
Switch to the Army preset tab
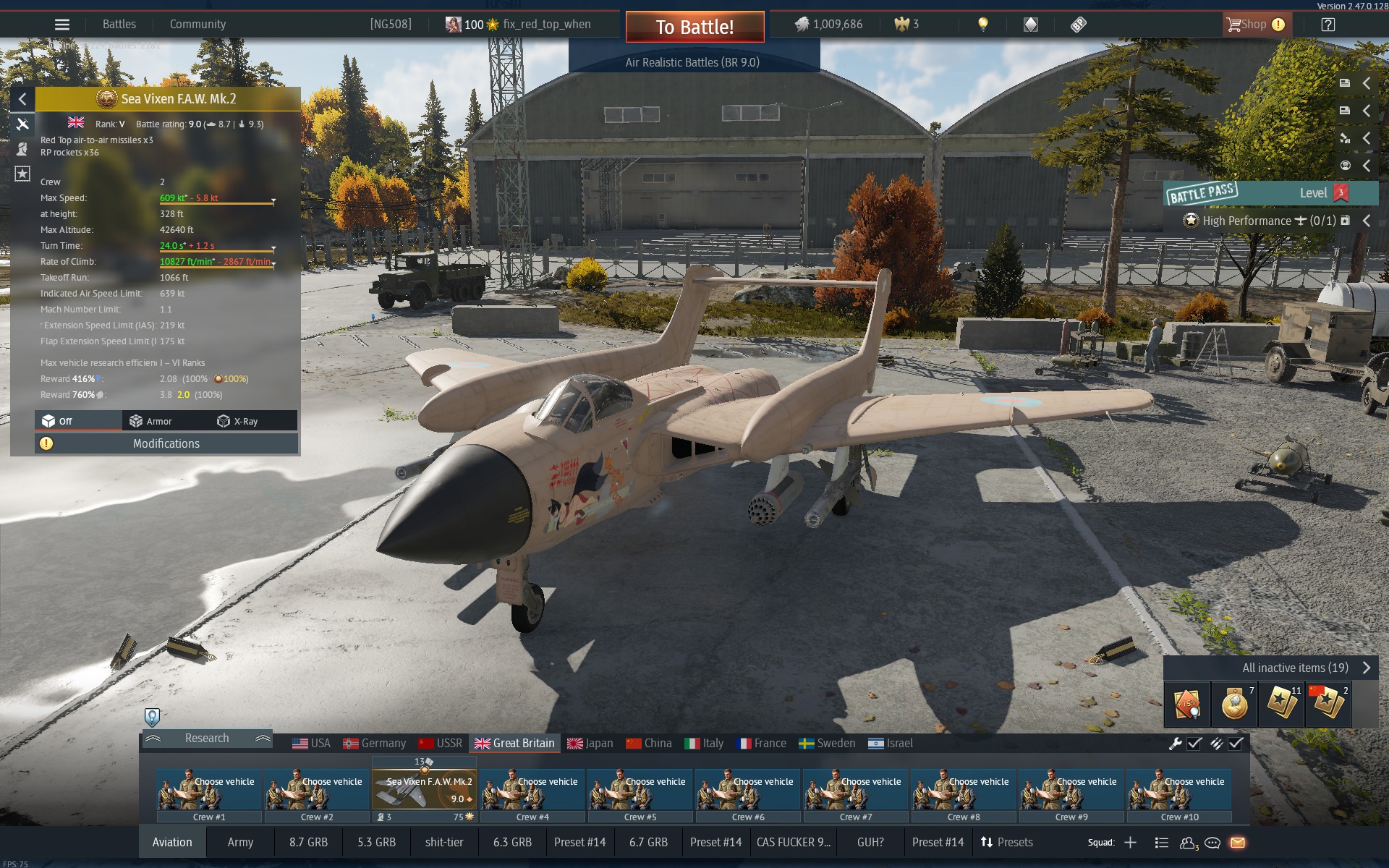click(240, 842)
